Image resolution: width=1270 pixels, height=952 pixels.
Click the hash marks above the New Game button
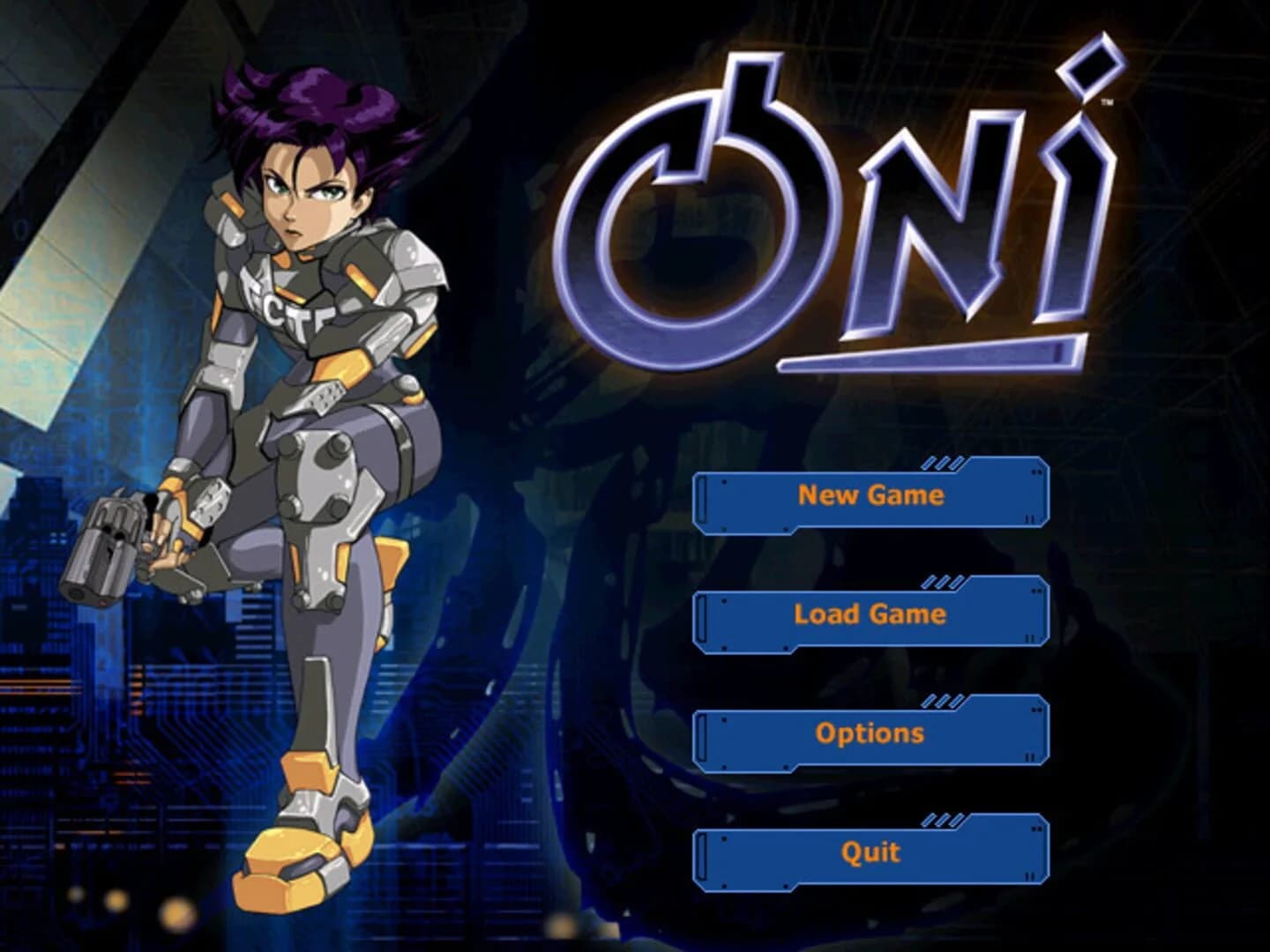(942, 463)
